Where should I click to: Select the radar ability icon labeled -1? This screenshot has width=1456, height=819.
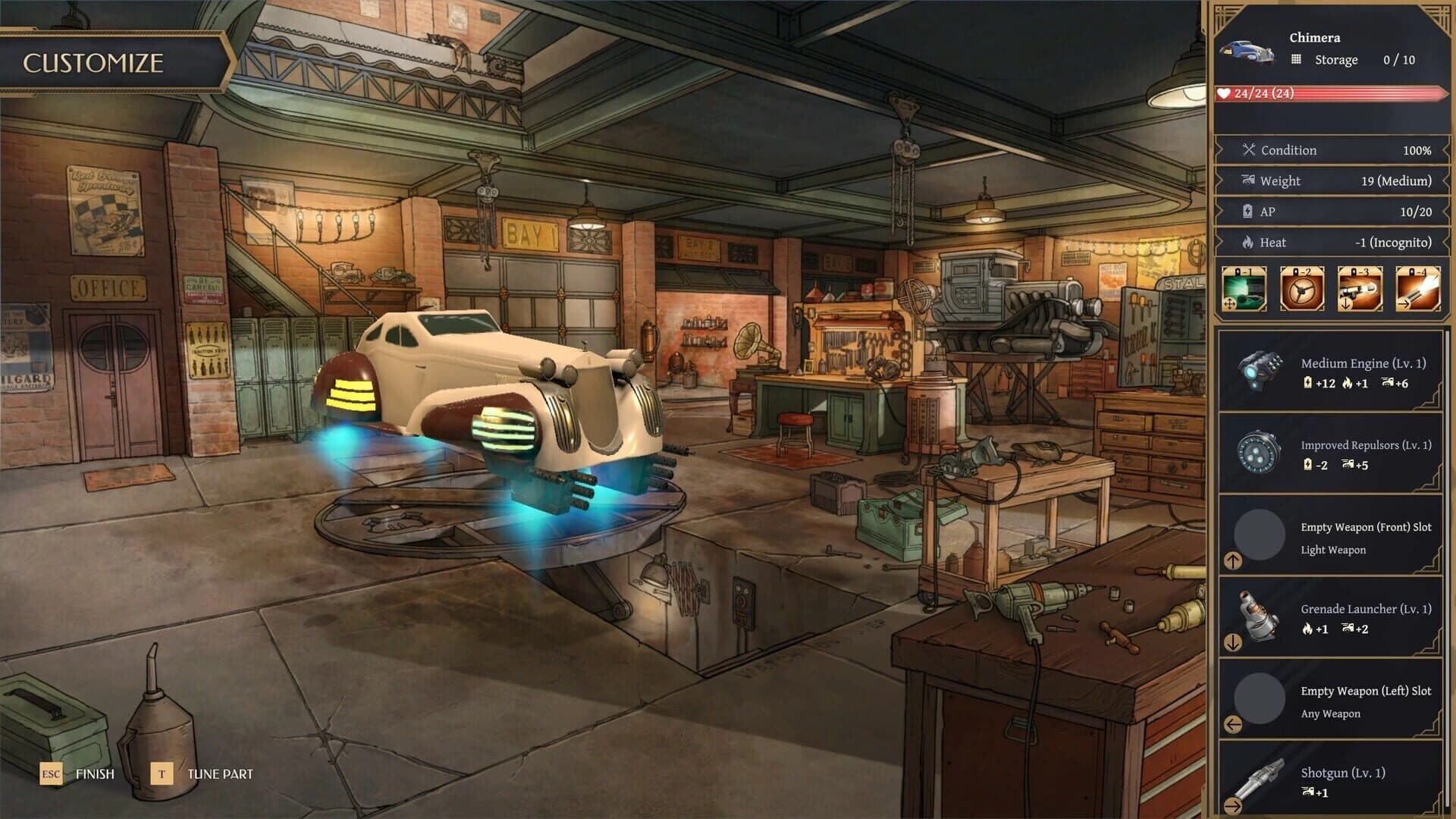(x=1244, y=289)
